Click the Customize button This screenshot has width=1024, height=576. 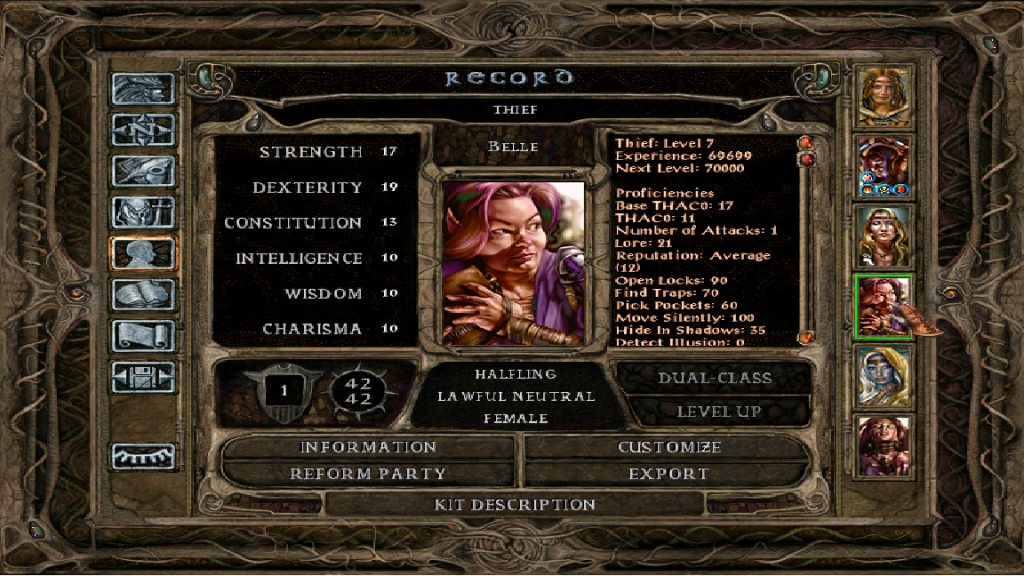[669, 447]
